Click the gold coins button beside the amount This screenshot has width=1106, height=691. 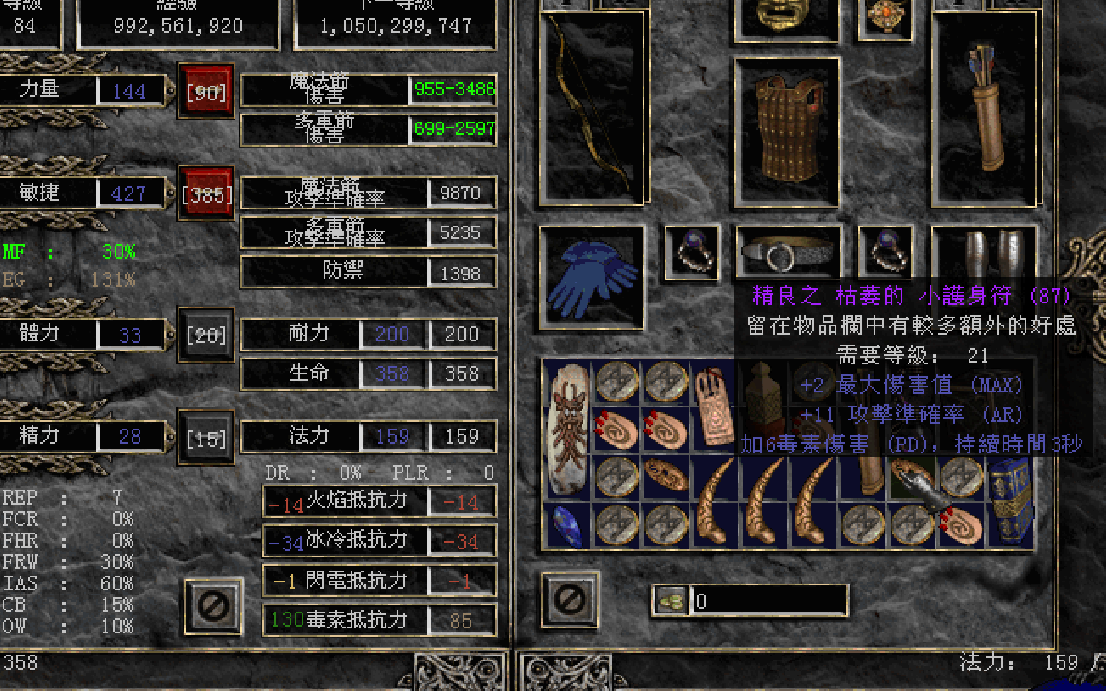point(671,600)
